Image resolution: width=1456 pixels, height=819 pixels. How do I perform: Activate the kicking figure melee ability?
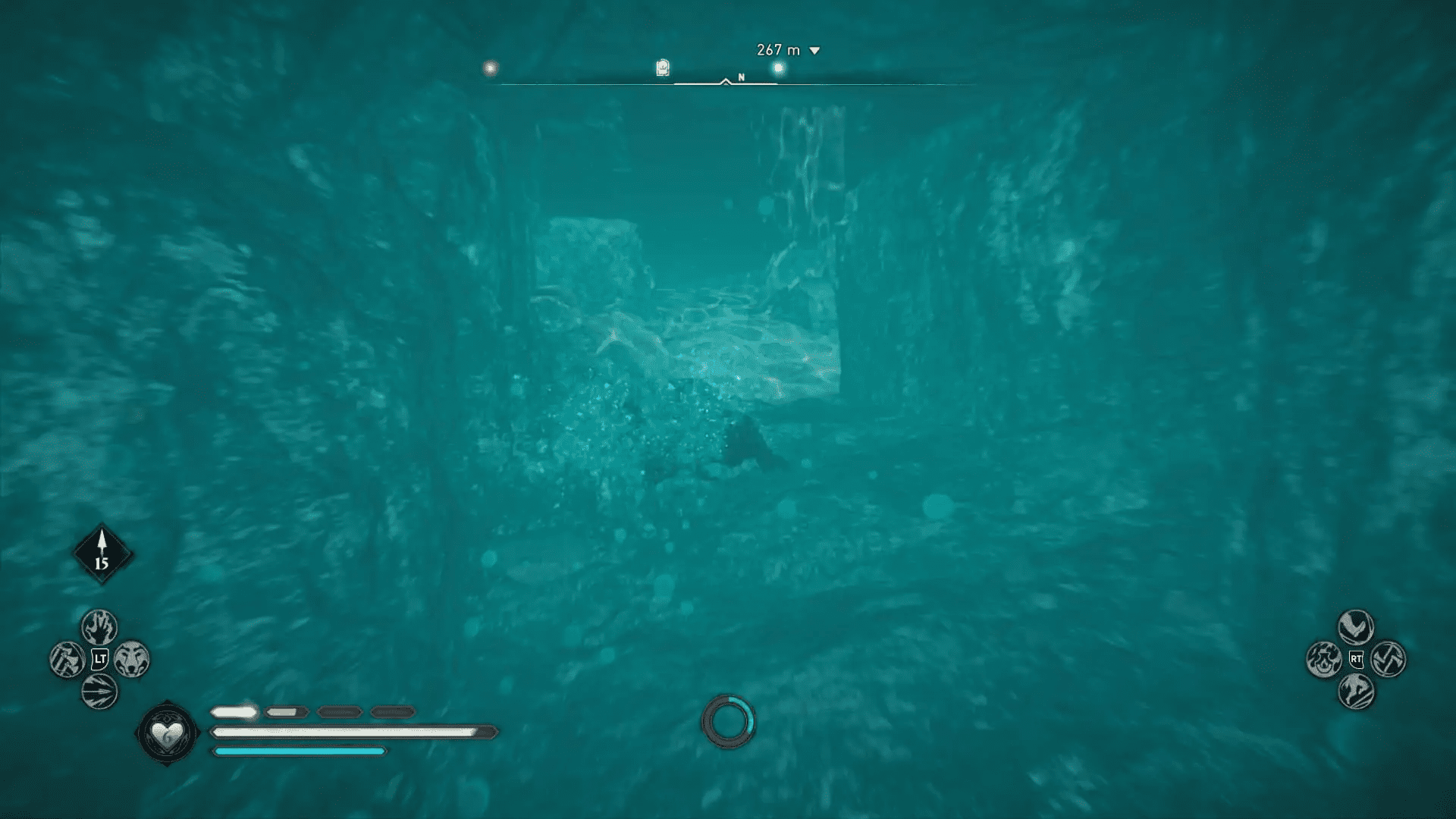[x=1355, y=692]
